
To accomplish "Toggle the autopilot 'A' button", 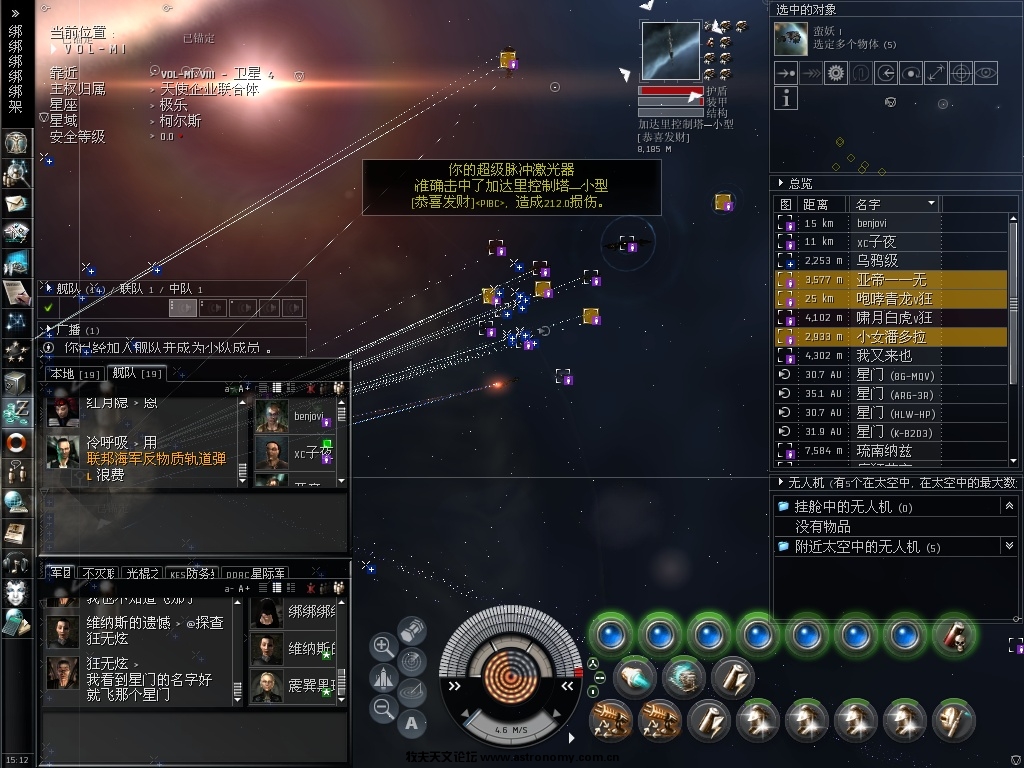I will [x=411, y=723].
